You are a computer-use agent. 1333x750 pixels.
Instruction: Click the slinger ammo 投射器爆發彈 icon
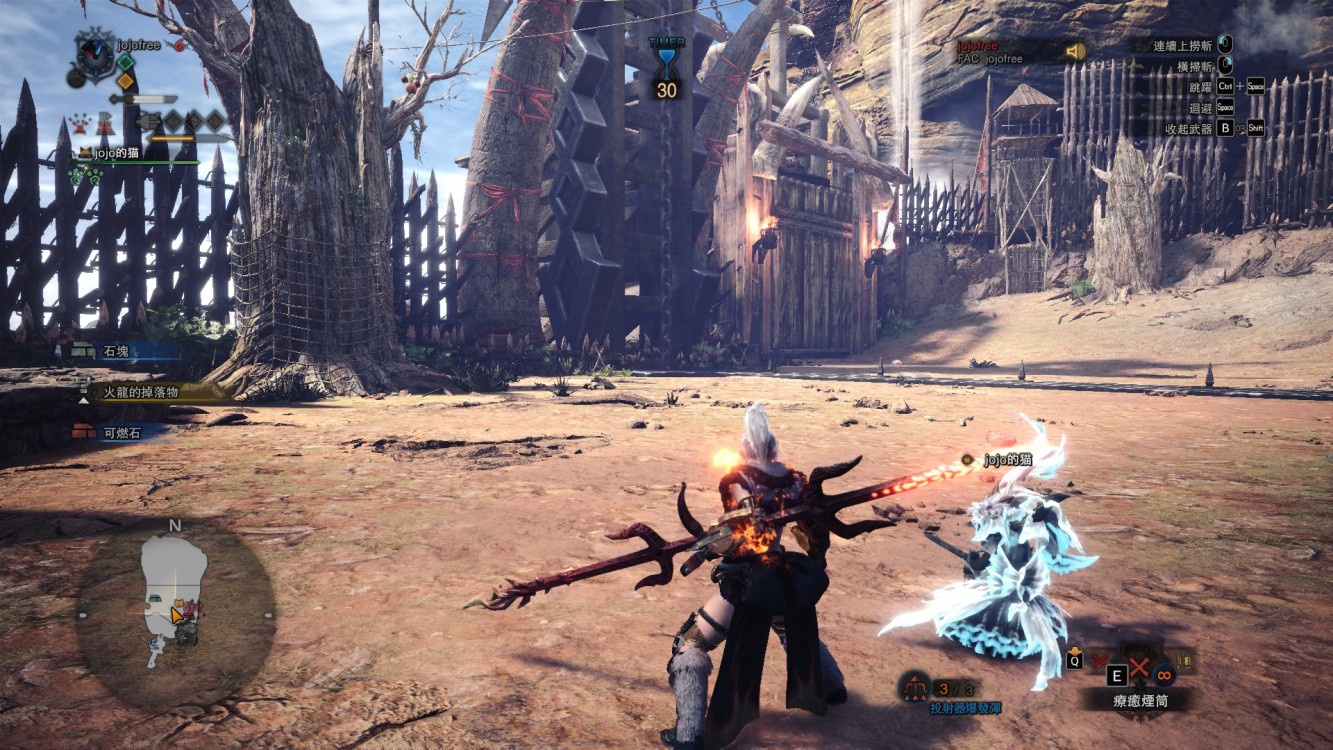[x=913, y=688]
